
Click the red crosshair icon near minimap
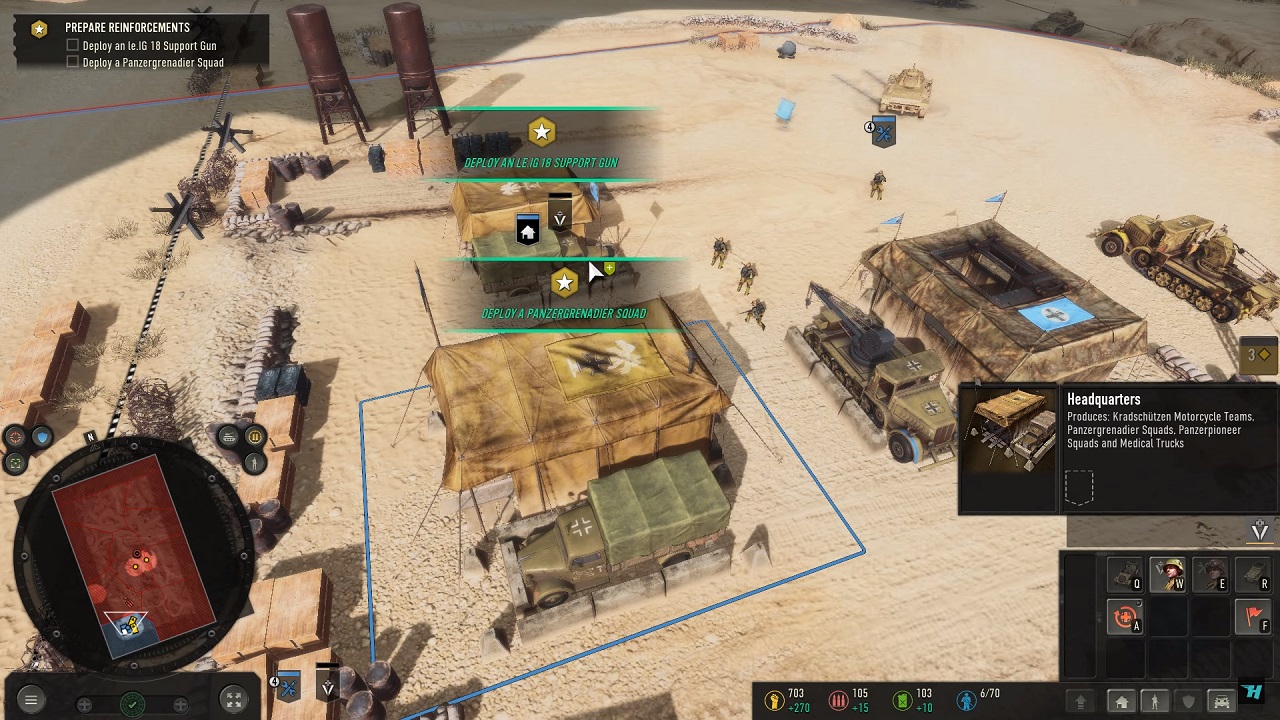[16, 437]
